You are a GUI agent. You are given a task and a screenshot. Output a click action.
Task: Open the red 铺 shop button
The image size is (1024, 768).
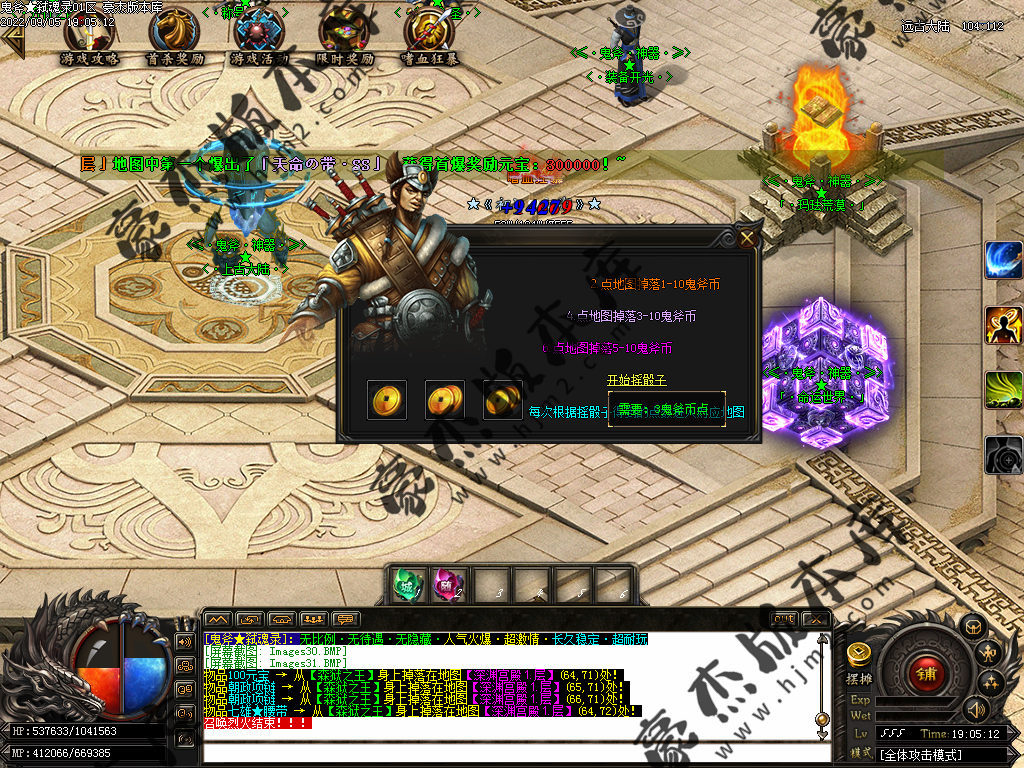[926, 673]
